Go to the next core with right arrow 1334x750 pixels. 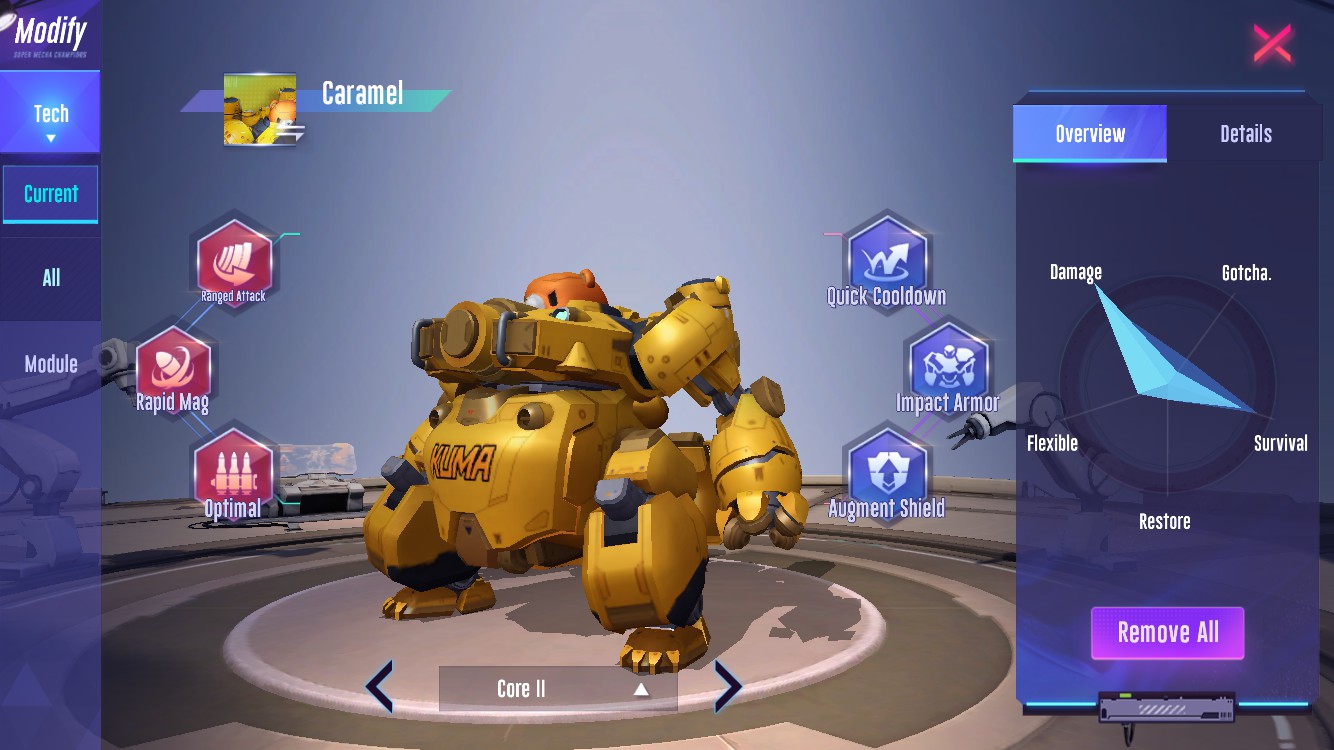click(727, 688)
